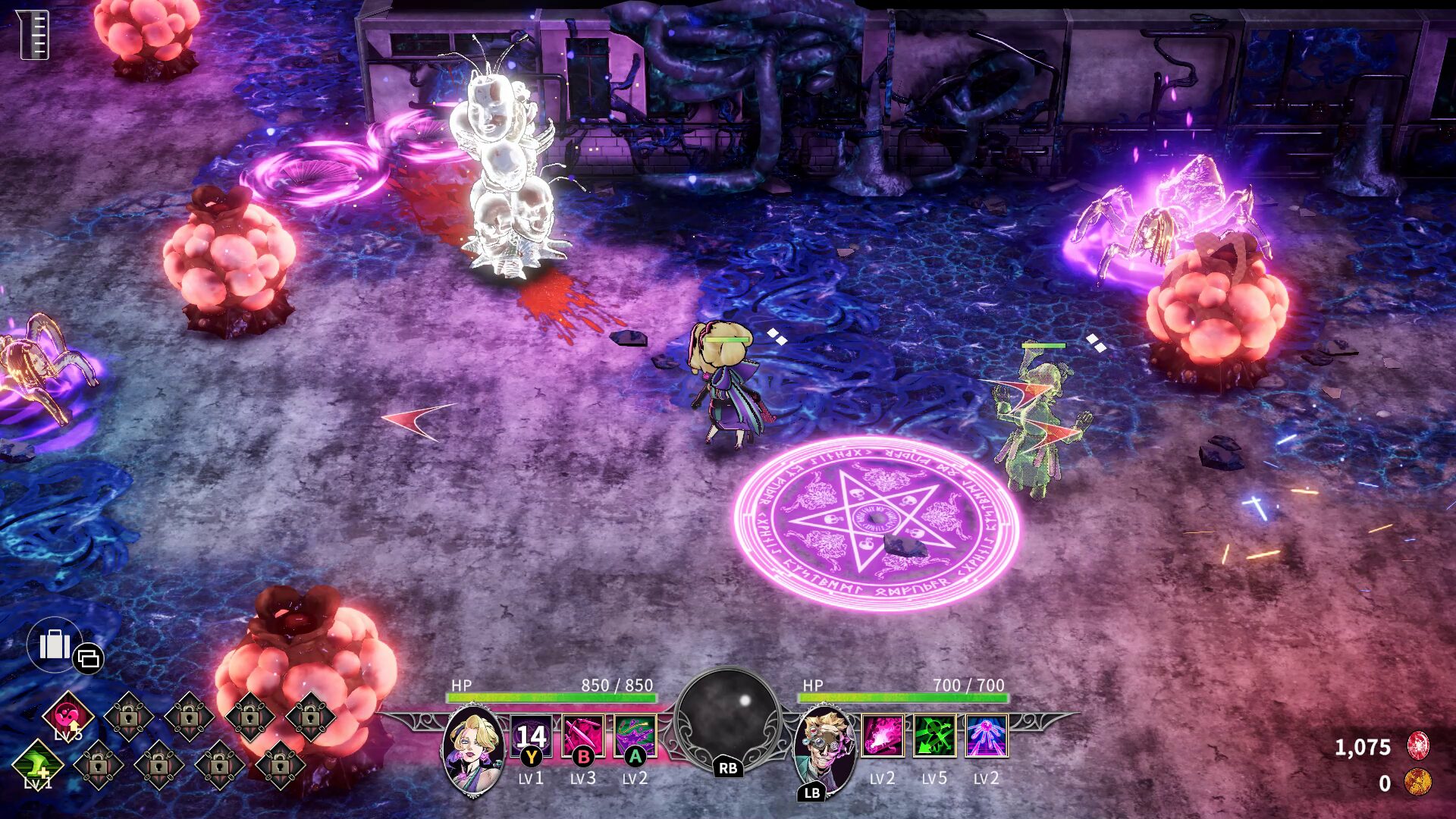Open the suitcase inventory icon
Viewport: 1456px width, 819px height.
[55, 645]
